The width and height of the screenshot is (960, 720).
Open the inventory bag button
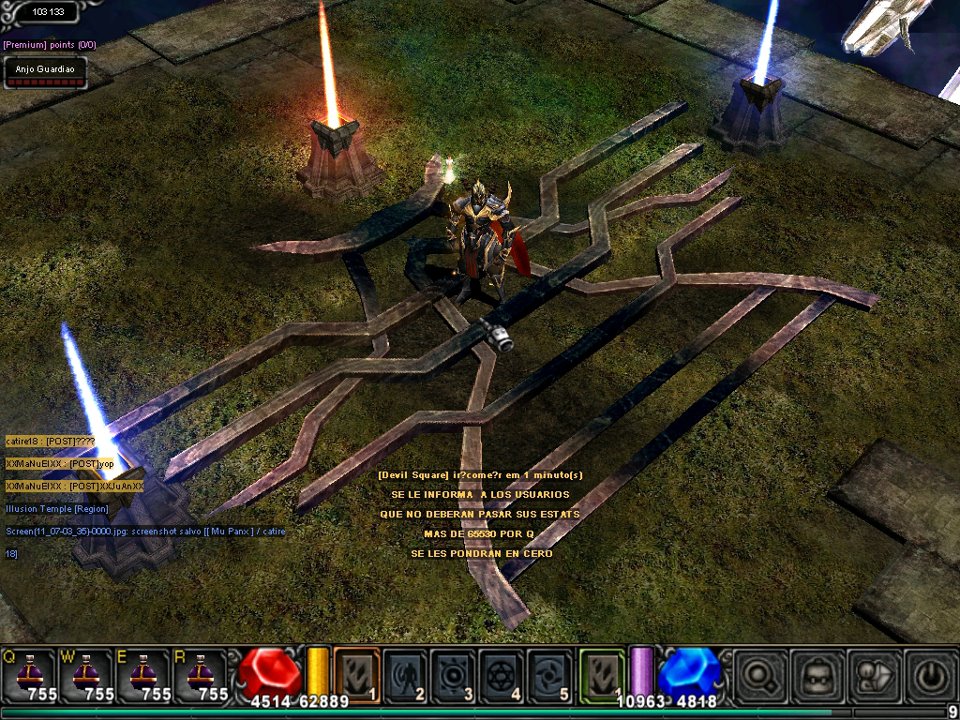click(816, 676)
